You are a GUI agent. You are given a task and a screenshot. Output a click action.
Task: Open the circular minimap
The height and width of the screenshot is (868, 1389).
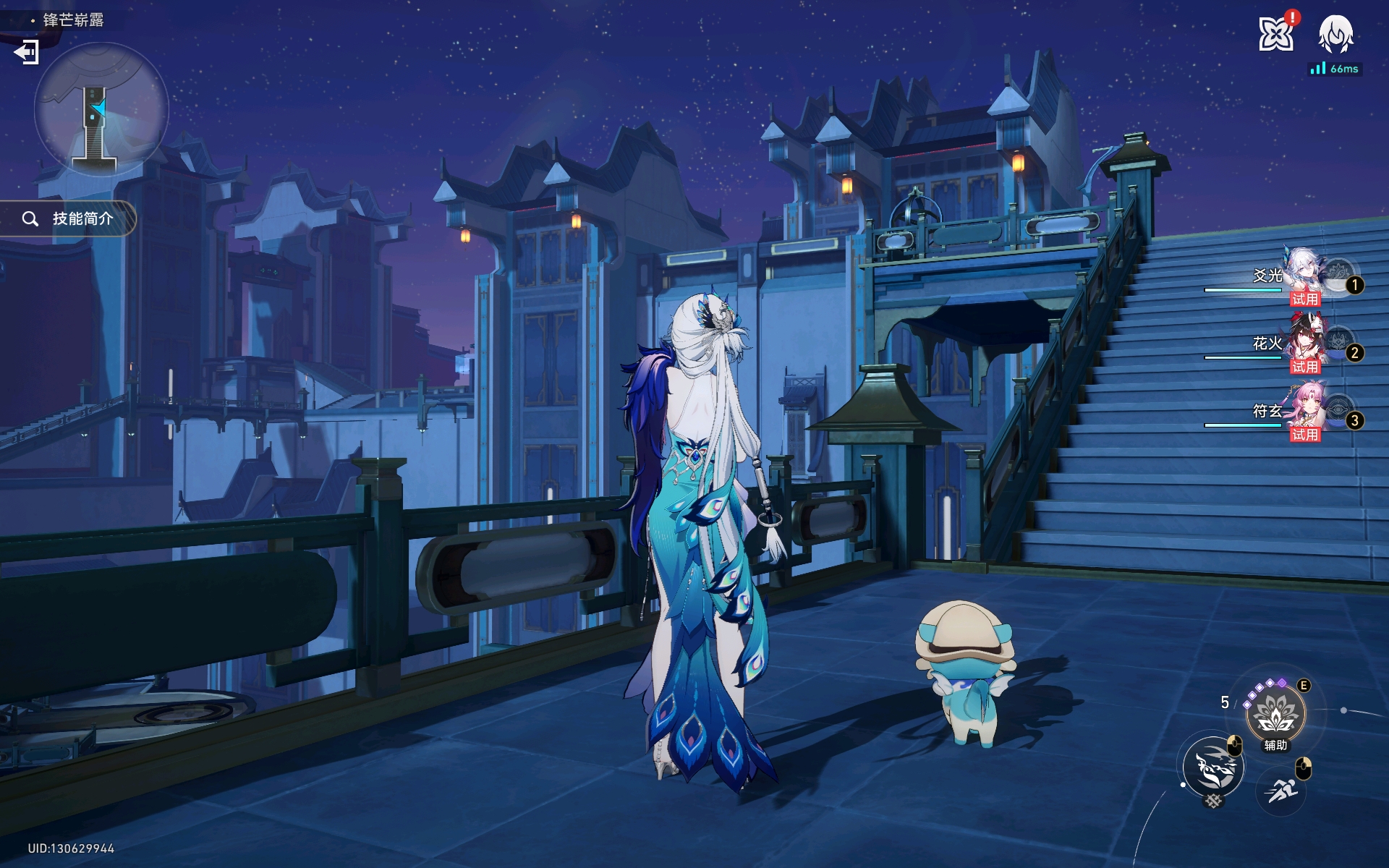[101, 109]
